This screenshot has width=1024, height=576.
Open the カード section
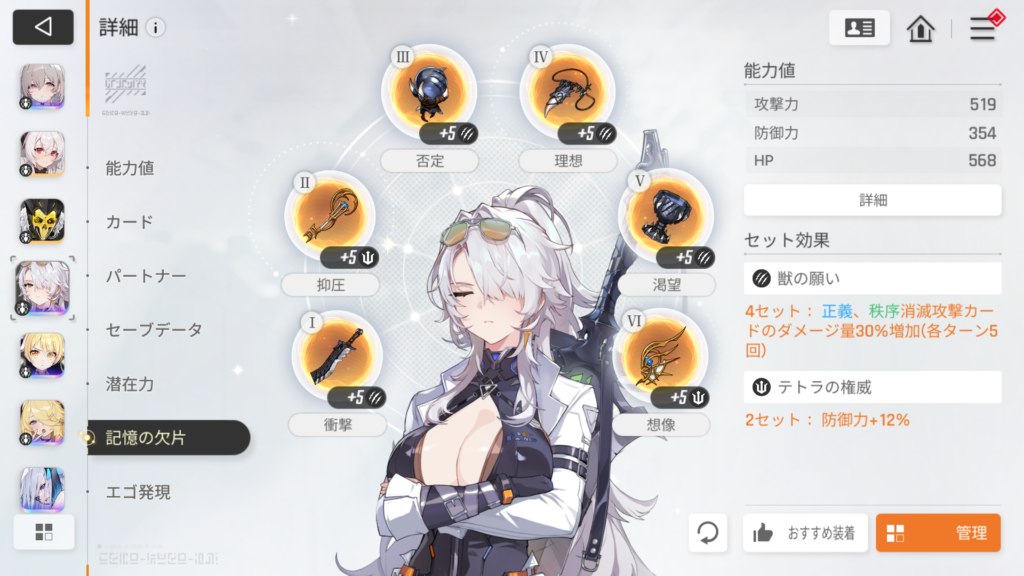click(130, 222)
